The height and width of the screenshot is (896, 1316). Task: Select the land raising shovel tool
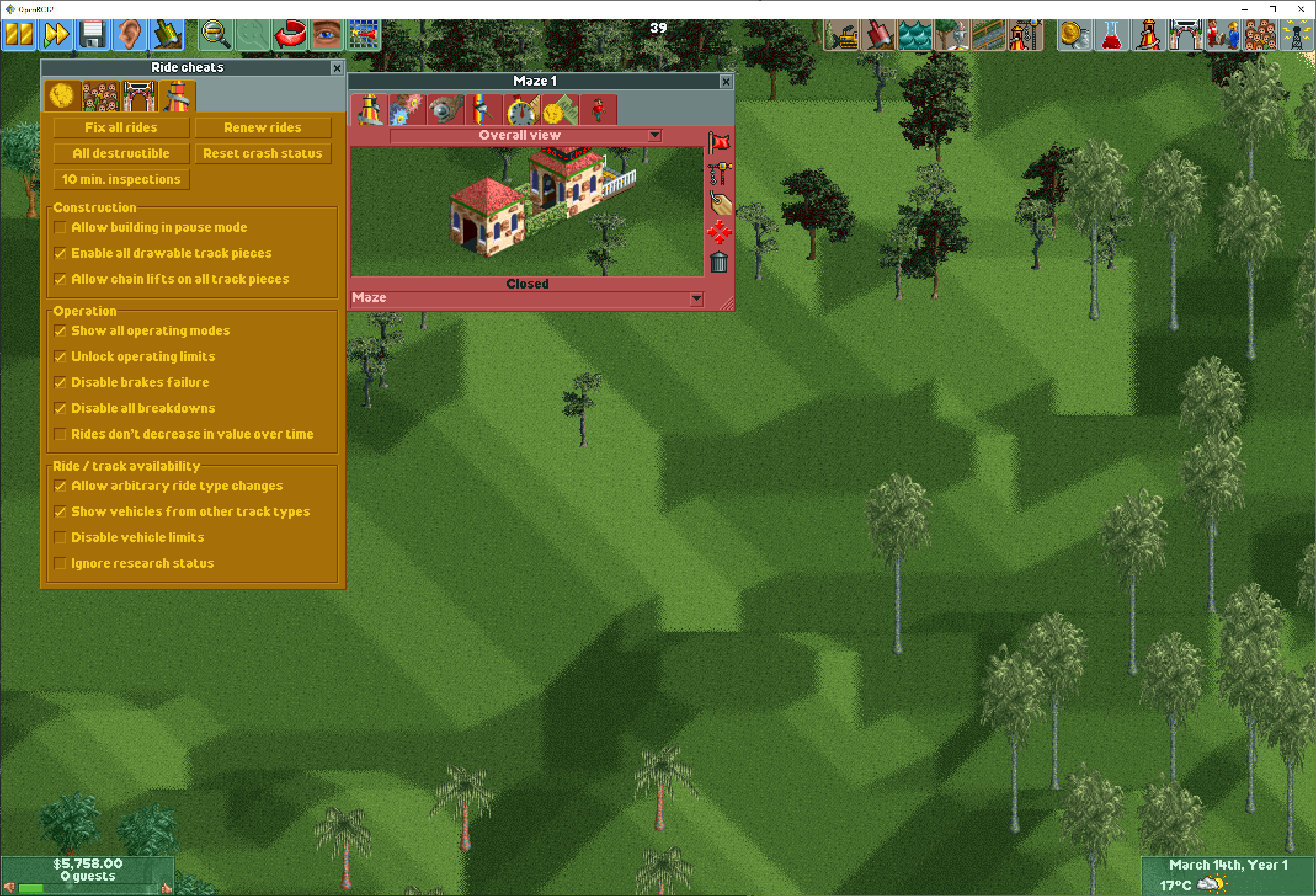pos(878,35)
